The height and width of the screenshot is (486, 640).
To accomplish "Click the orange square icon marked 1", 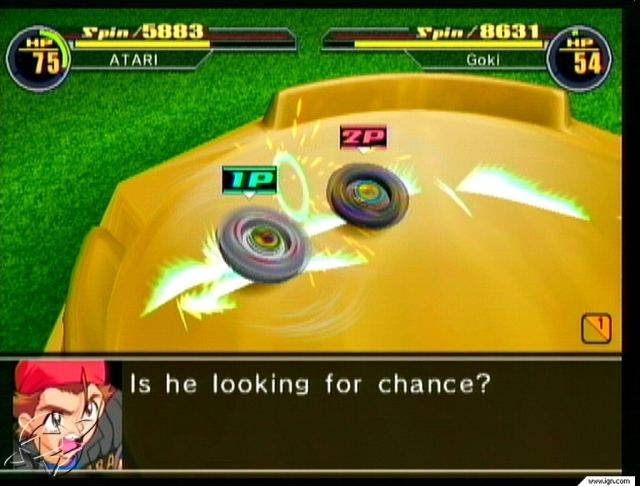I will [596, 328].
